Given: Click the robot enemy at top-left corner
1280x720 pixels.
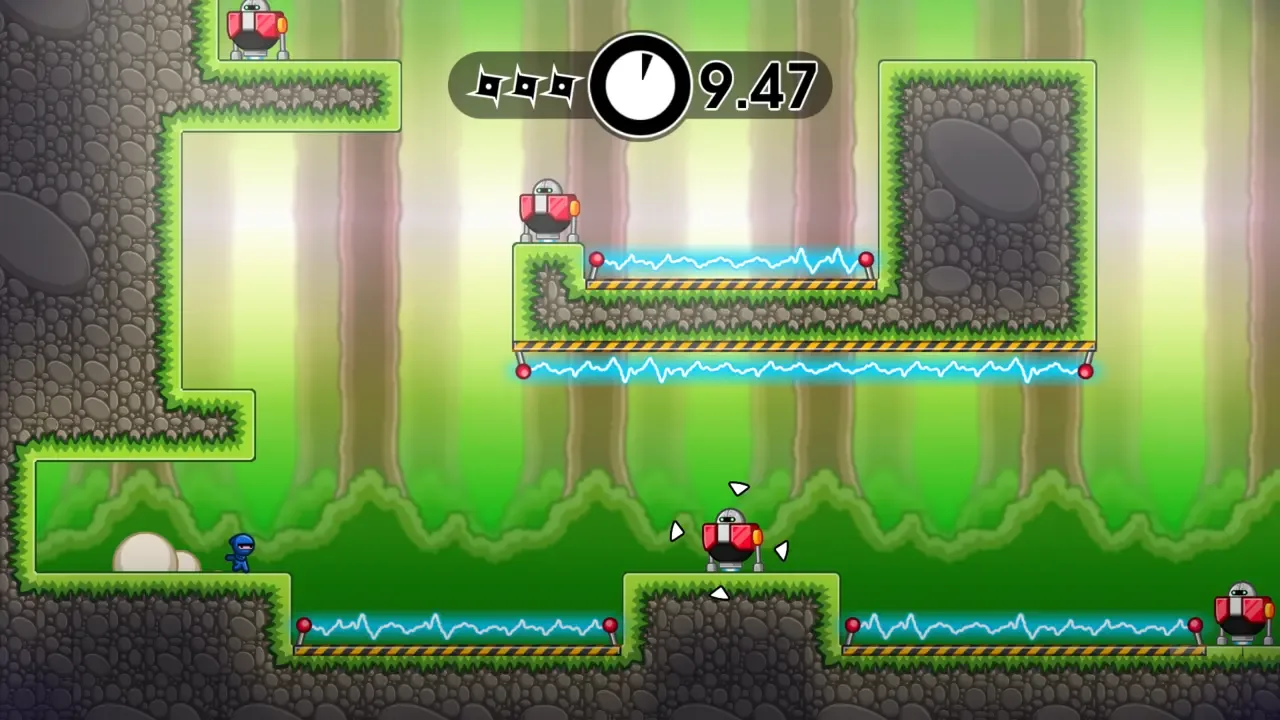Looking at the screenshot, I should click(x=253, y=25).
